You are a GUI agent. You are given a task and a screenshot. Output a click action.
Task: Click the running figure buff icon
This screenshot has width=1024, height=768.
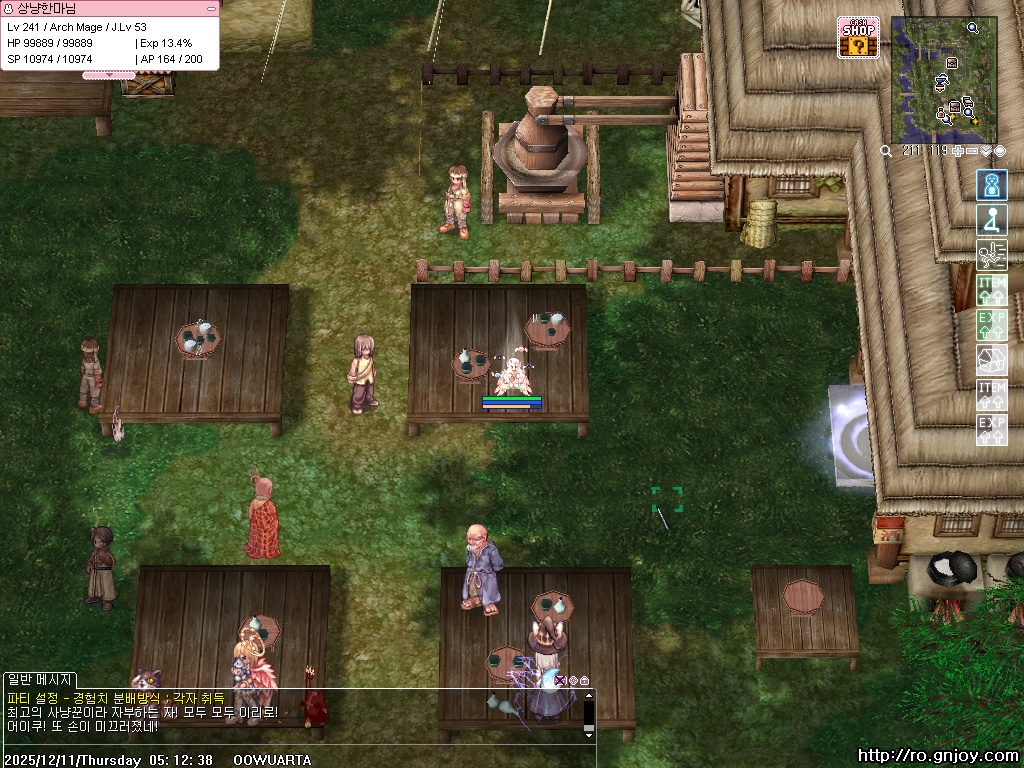click(x=992, y=255)
